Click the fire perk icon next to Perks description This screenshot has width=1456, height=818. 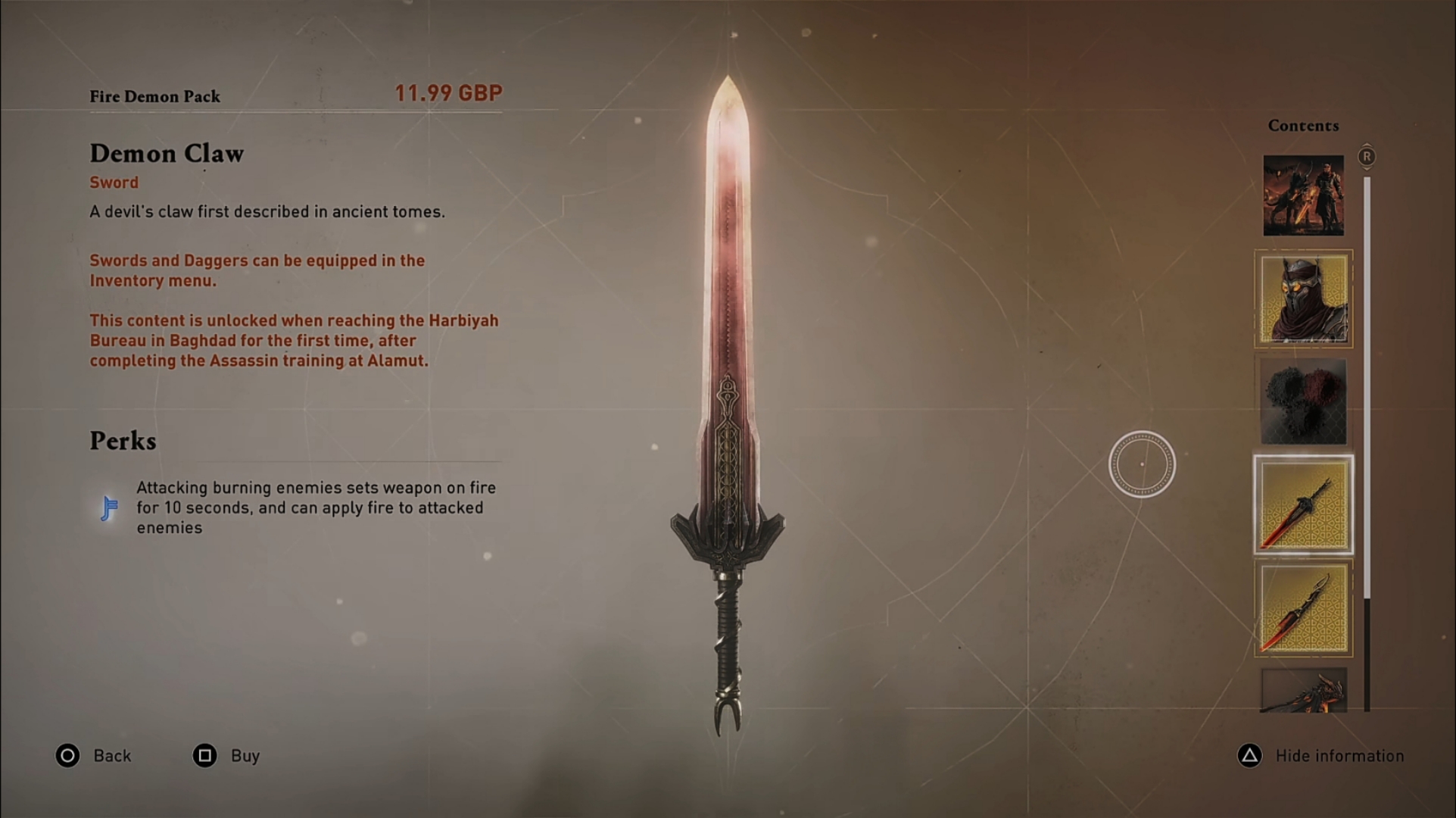(x=108, y=507)
